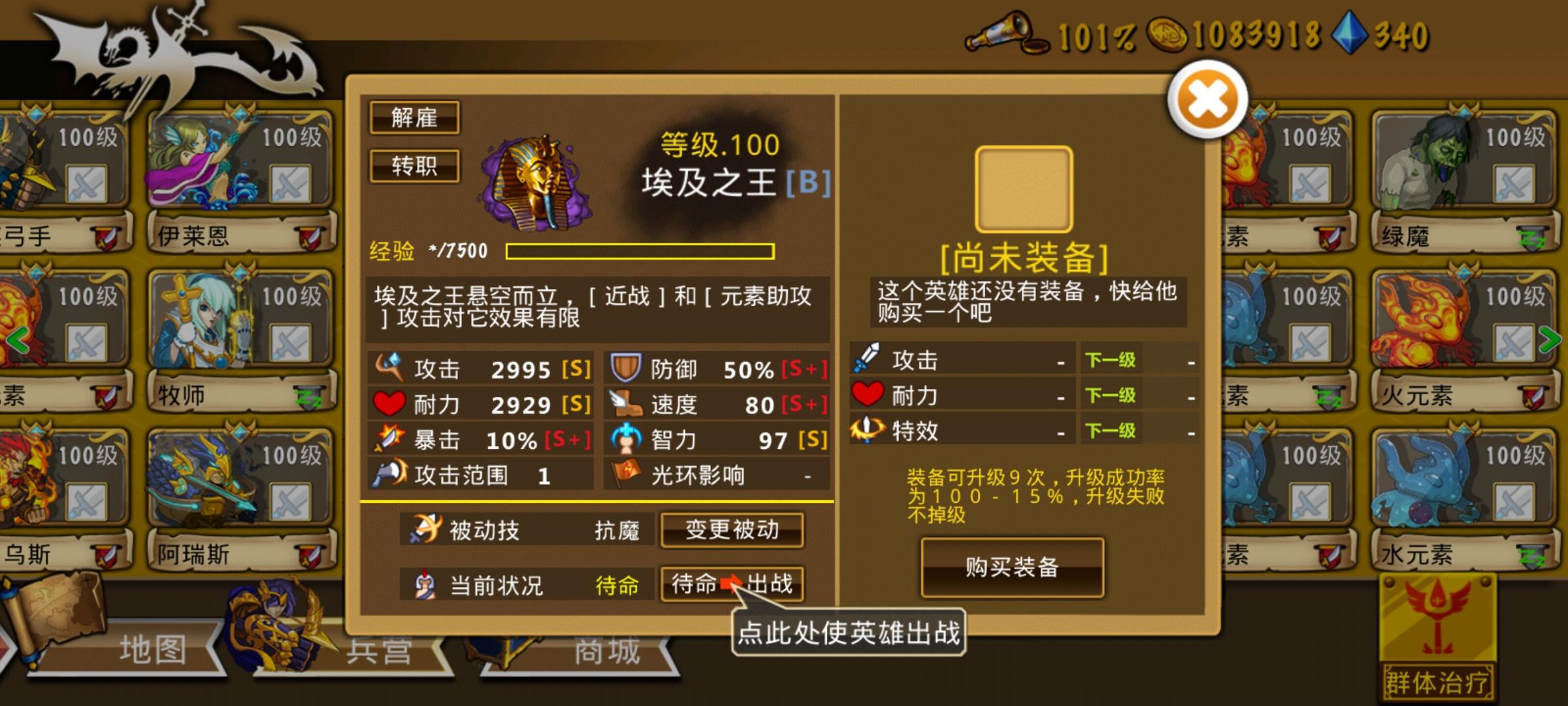
Task: Click the defense shield stat icon
Action: tap(625, 369)
